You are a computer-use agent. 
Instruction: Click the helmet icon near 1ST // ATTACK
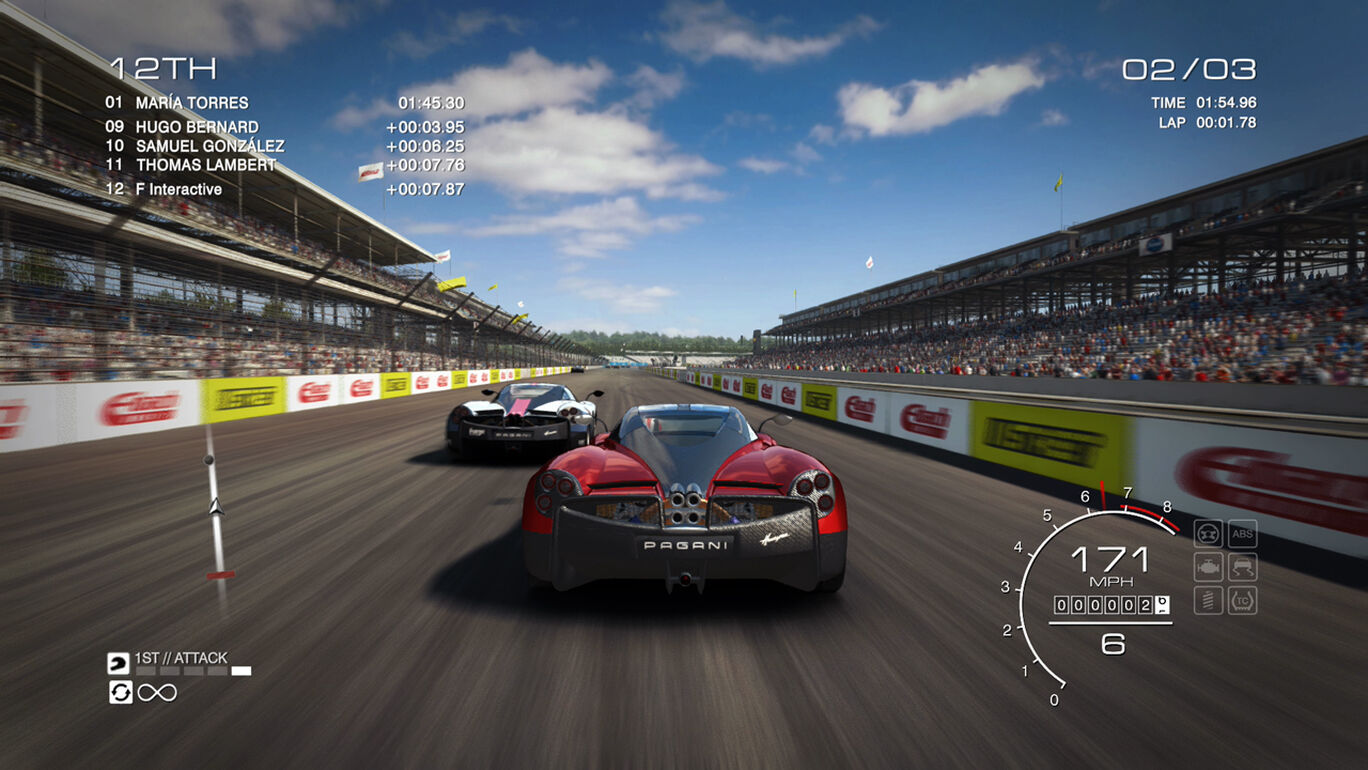point(118,663)
